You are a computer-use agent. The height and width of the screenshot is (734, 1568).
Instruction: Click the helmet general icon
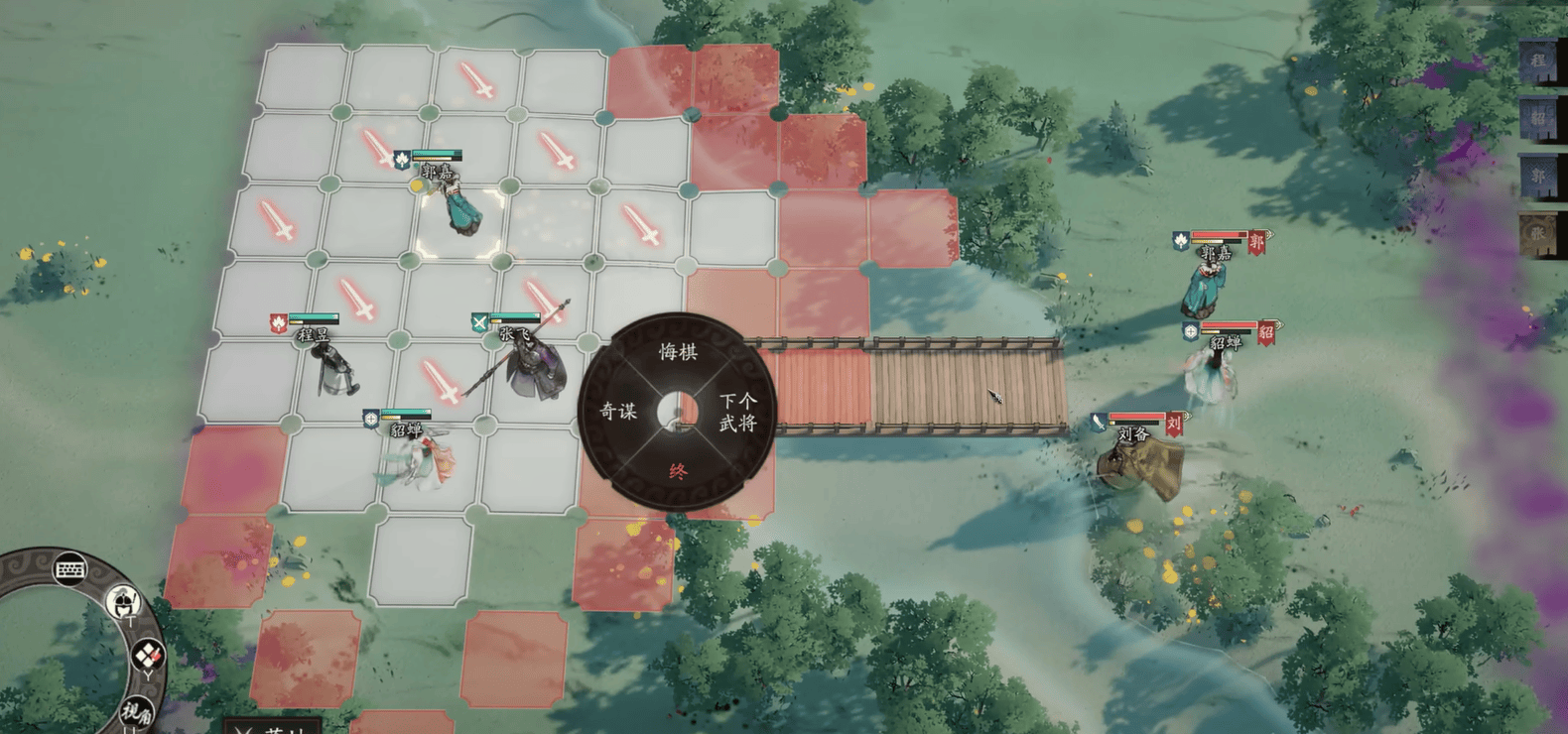click(123, 602)
